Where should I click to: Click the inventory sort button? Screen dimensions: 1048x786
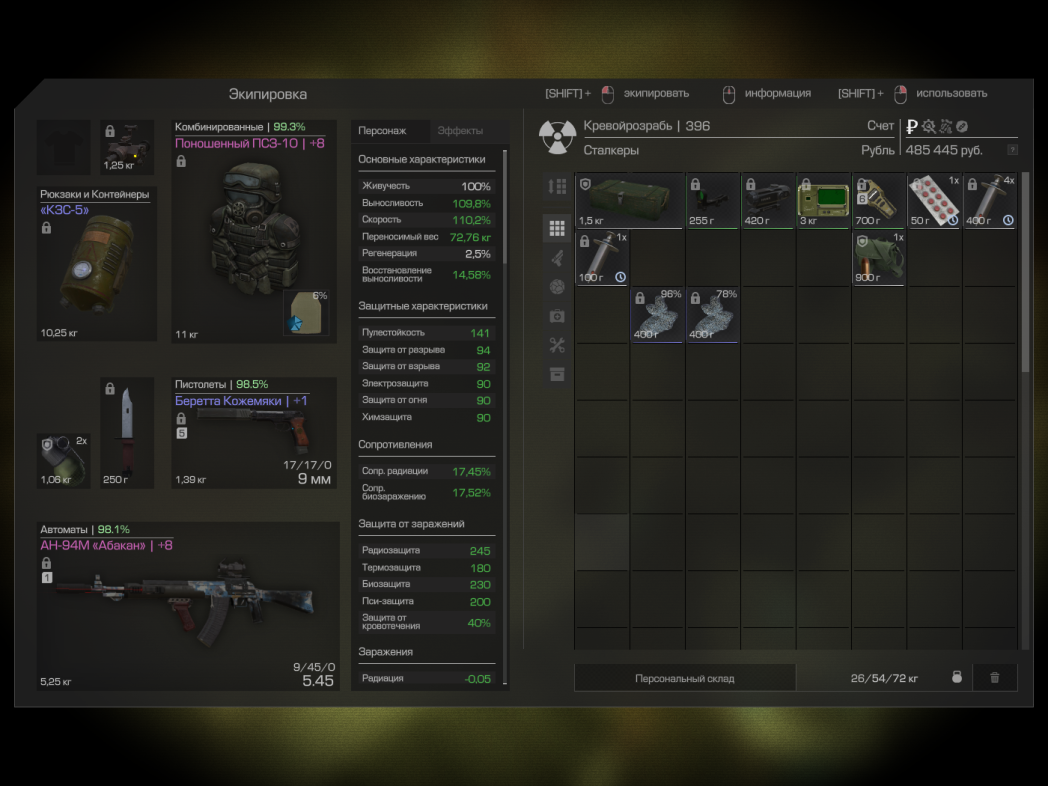tap(557, 186)
